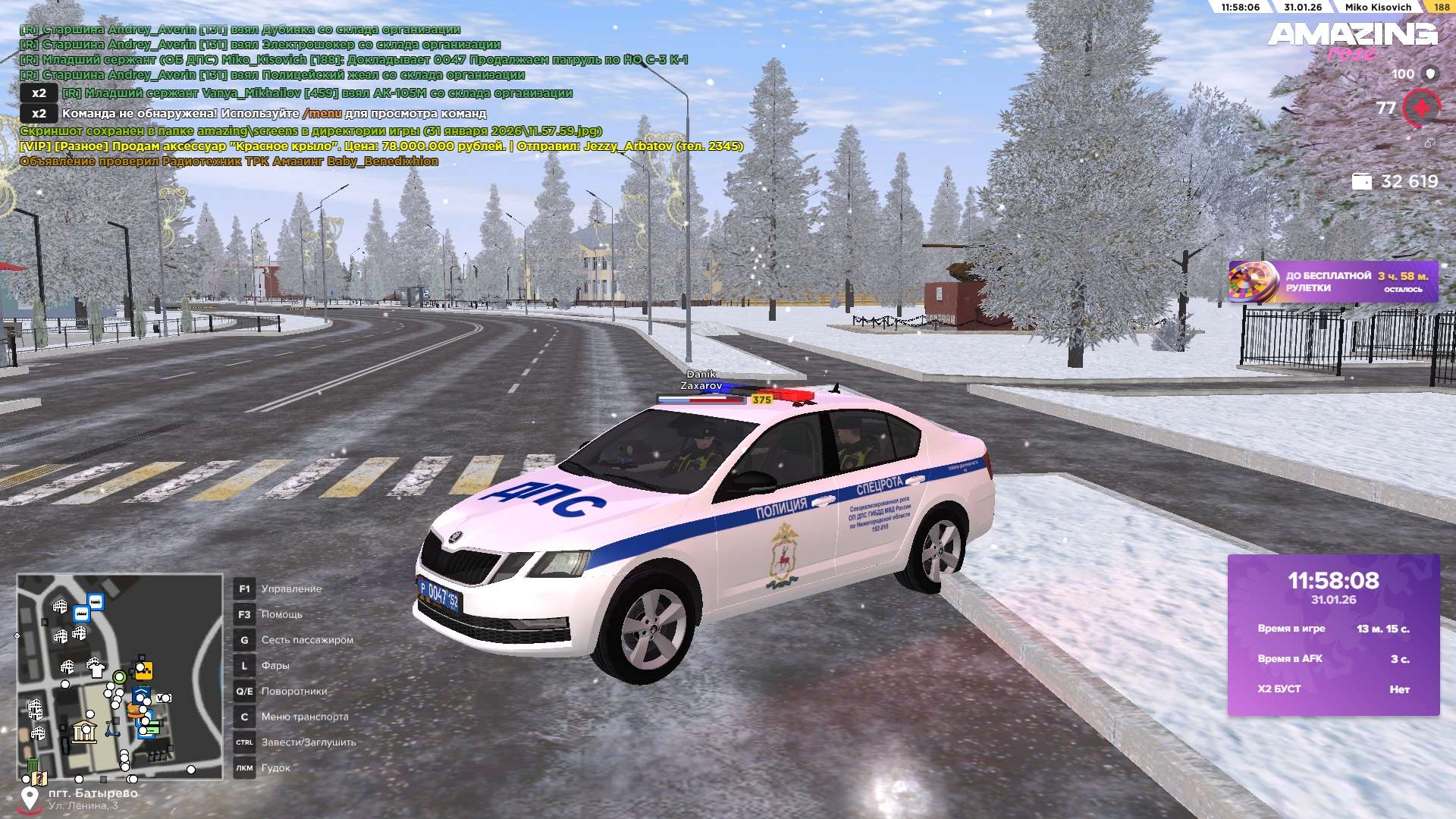Click the location pin beside пгт. Батырево
Screen dimensions: 1456x819
tap(30, 799)
